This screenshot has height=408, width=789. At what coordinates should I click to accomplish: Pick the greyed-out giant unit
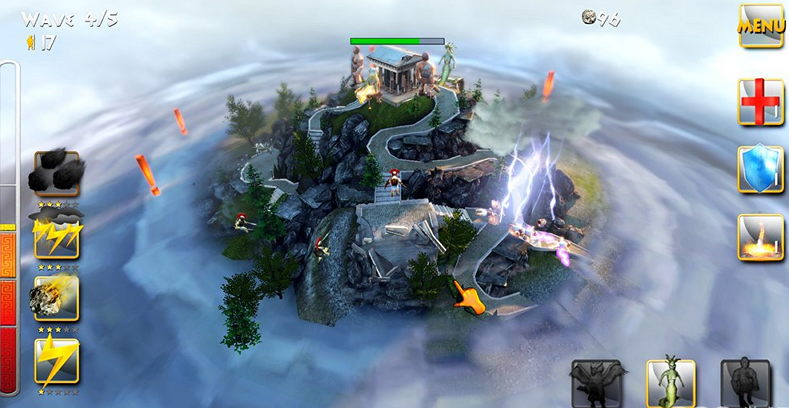pos(745,384)
